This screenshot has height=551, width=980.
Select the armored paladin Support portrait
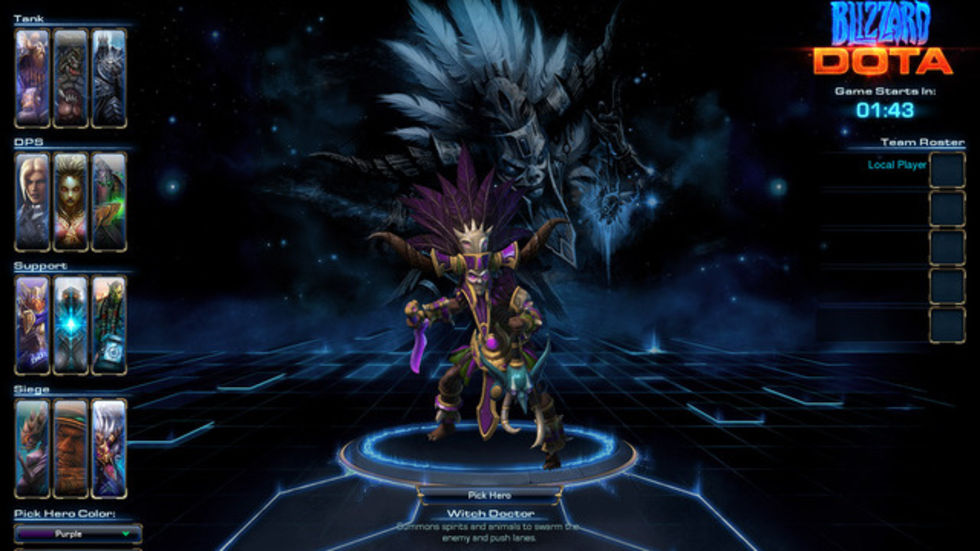[x=32, y=325]
